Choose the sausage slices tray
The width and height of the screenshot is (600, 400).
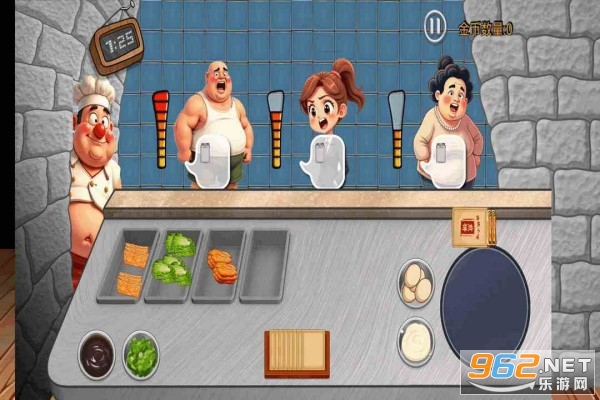tap(221, 265)
